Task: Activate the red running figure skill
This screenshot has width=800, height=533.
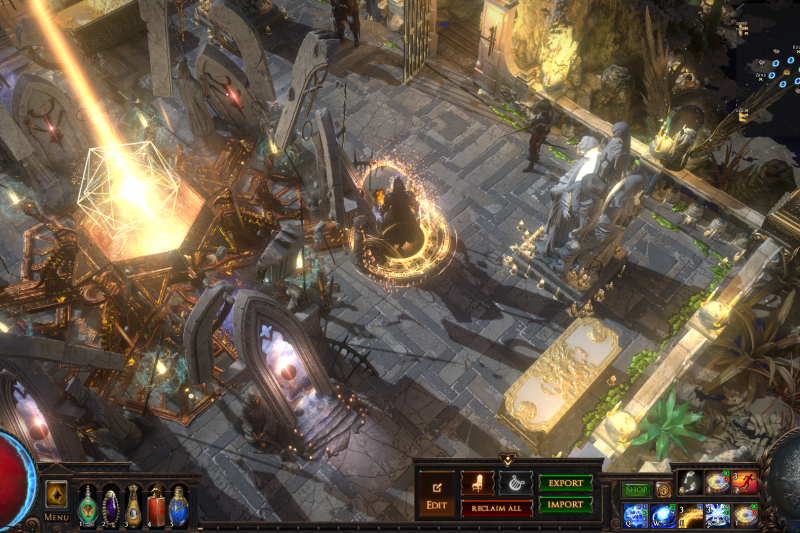Action: [745, 483]
